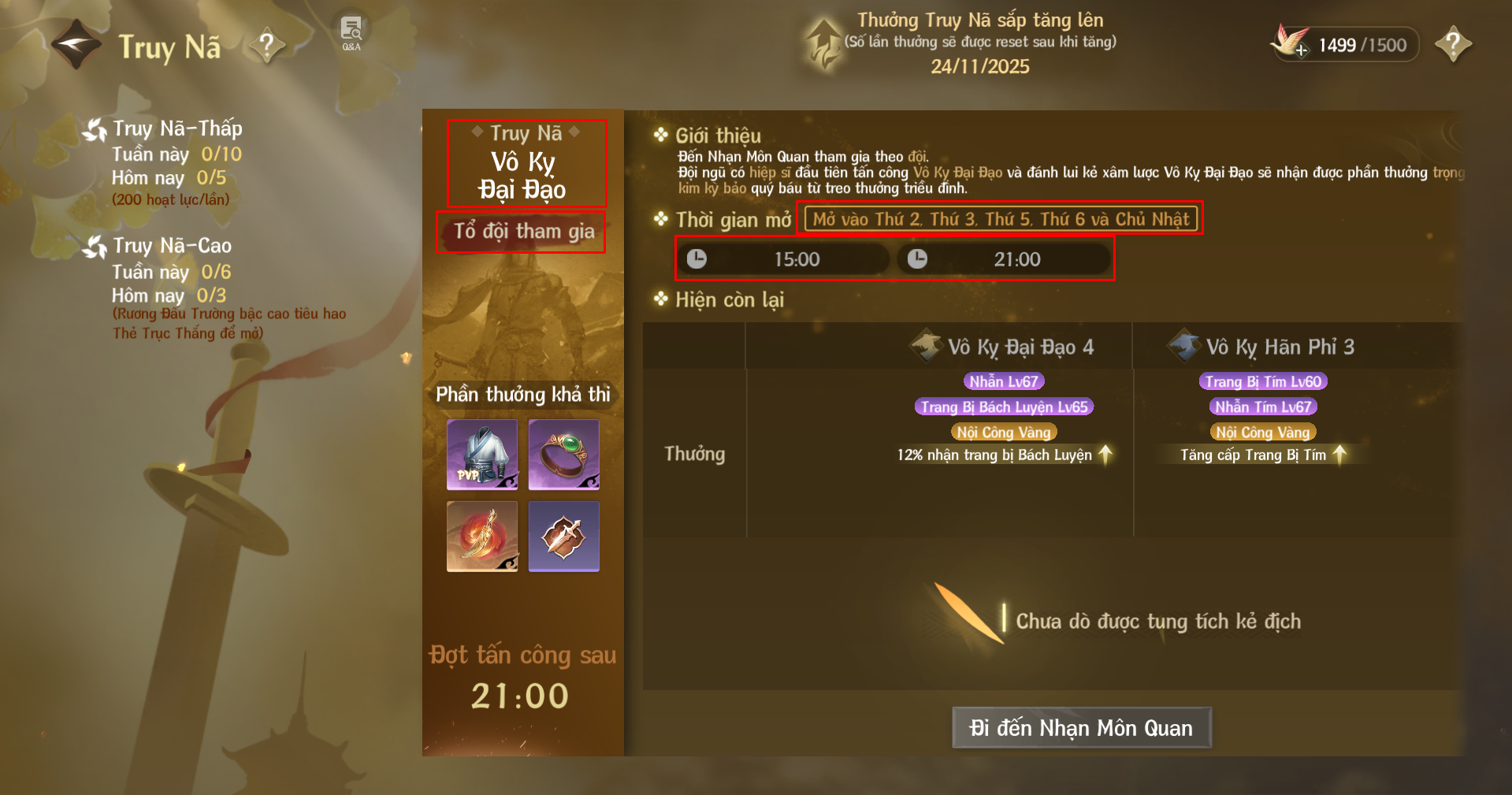Screen dimensions: 1512x795
Task: Inspect the flaming sword reward icon
Action: click(482, 537)
